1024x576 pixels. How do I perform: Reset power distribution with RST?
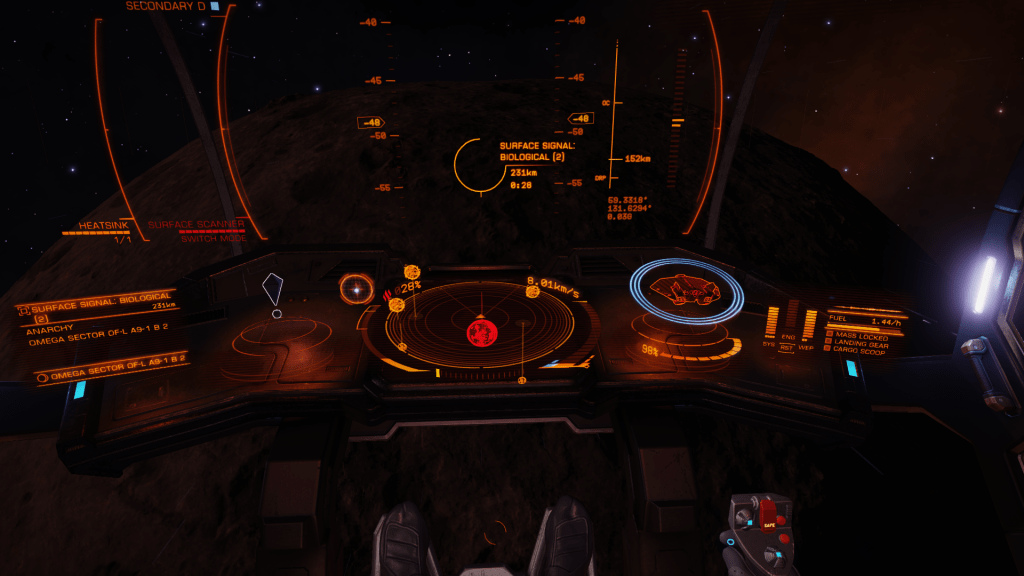click(788, 347)
